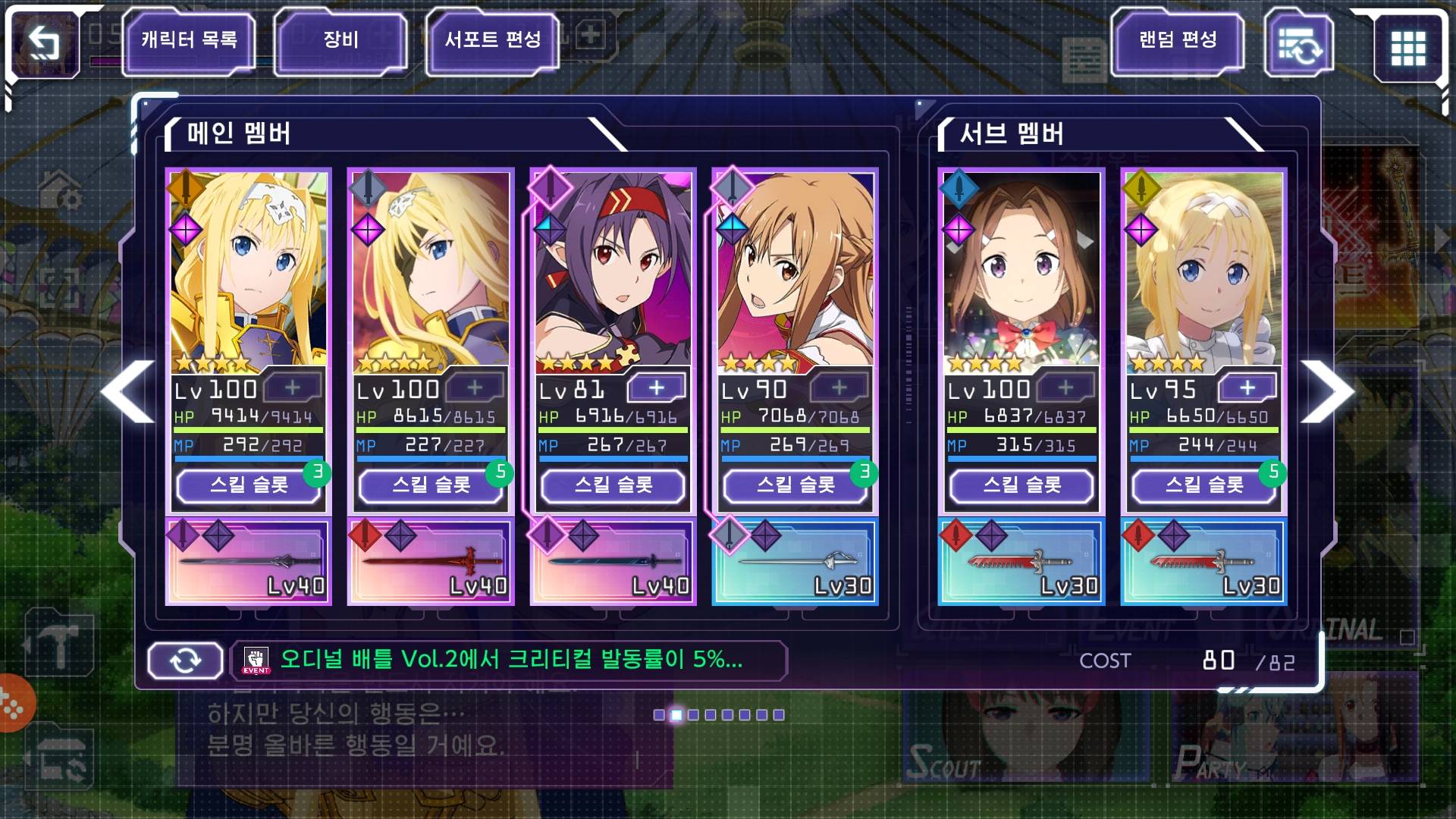Read the 오디널 배틀 Vol.2 event bonus text
The width and height of the screenshot is (1456, 819).
point(511,660)
